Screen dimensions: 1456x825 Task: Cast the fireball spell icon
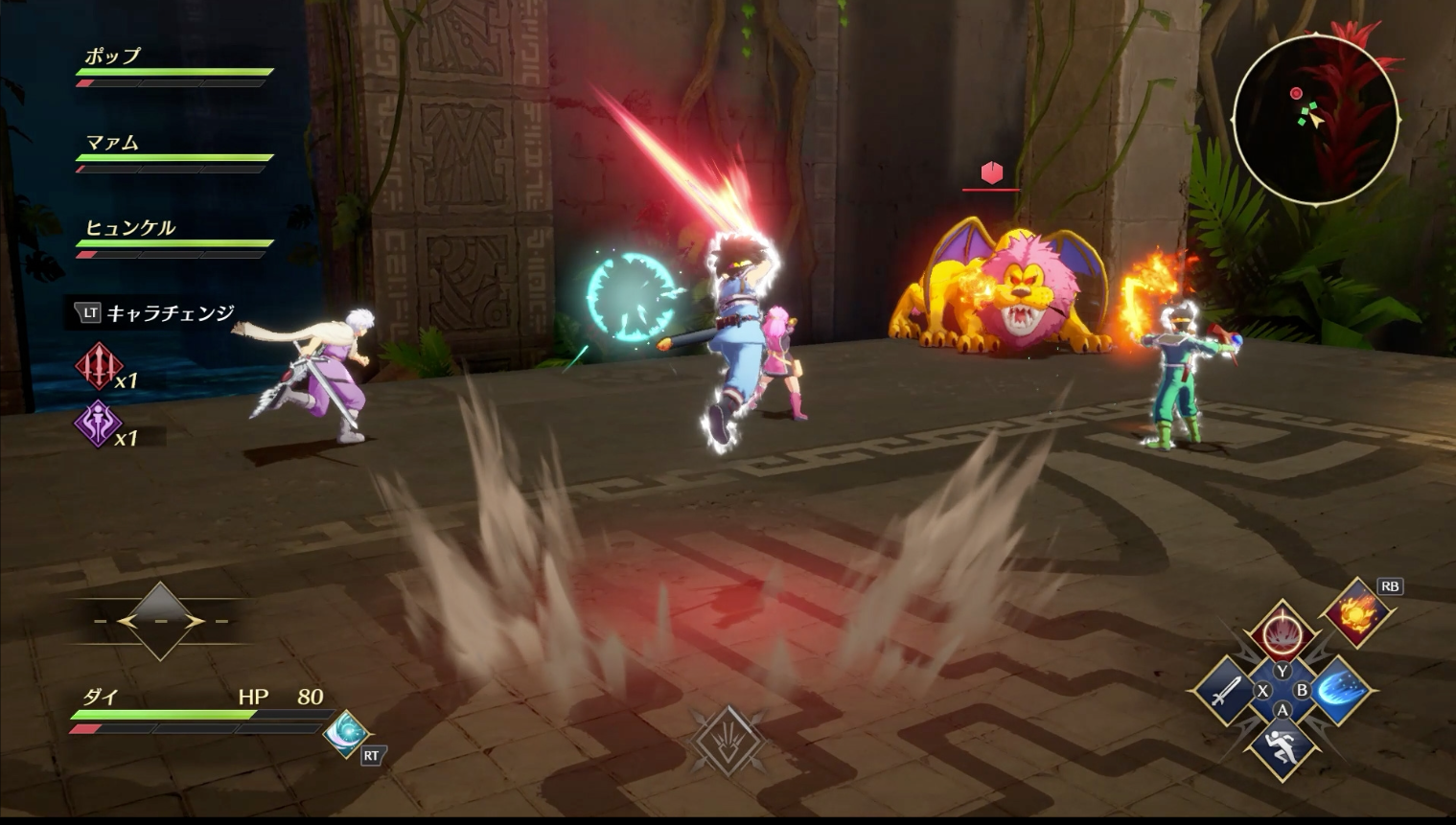(x=1357, y=610)
